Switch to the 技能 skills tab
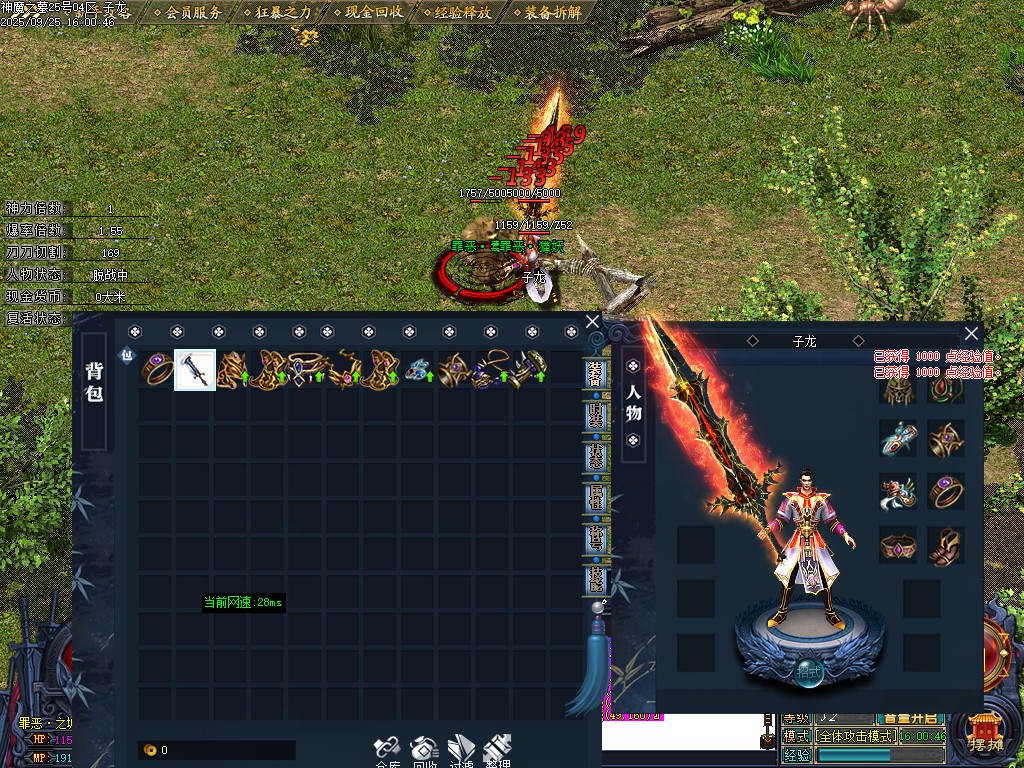Viewport: 1024px width, 768px height. coord(596,580)
